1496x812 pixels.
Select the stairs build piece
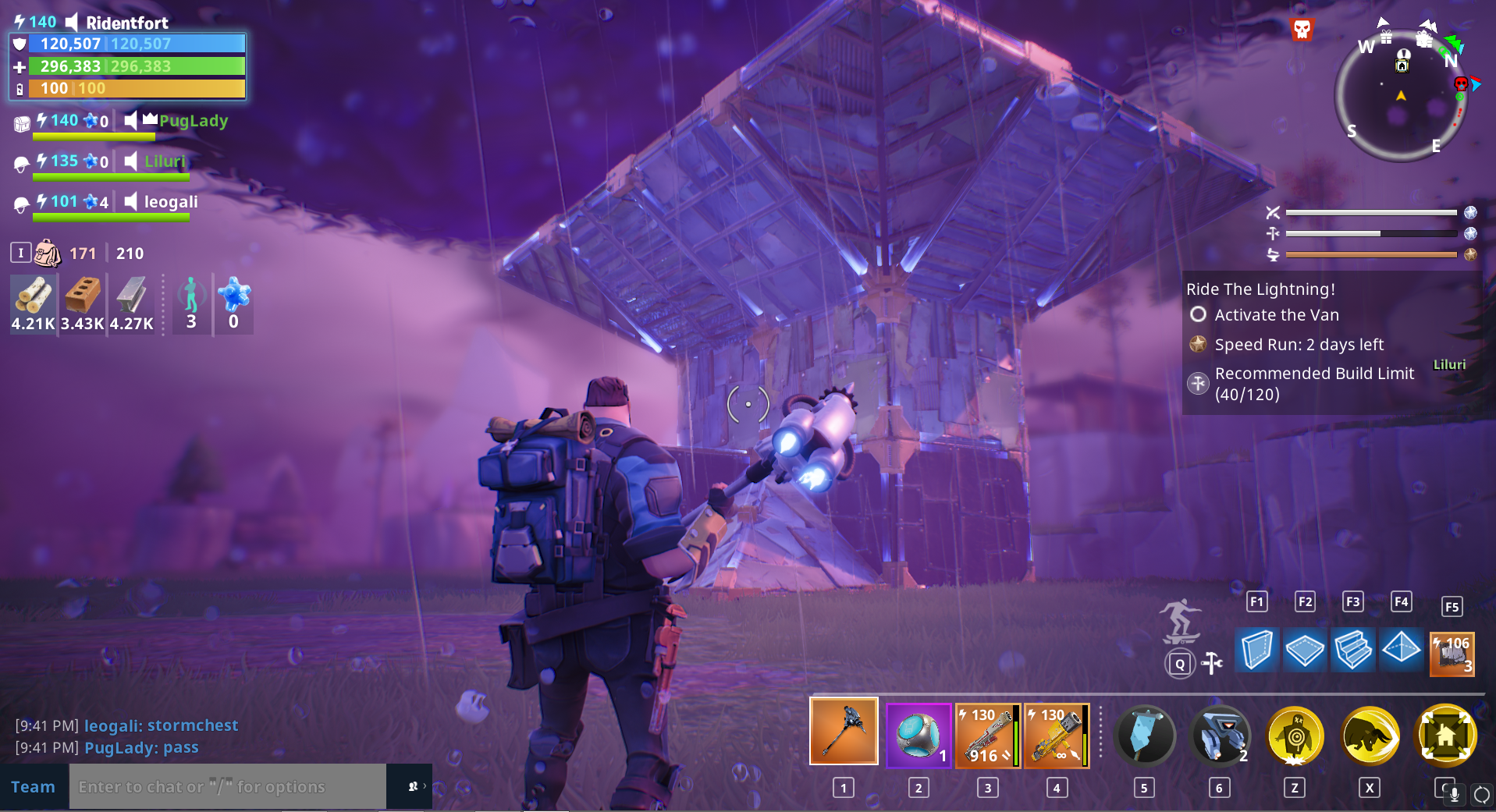1353,650
